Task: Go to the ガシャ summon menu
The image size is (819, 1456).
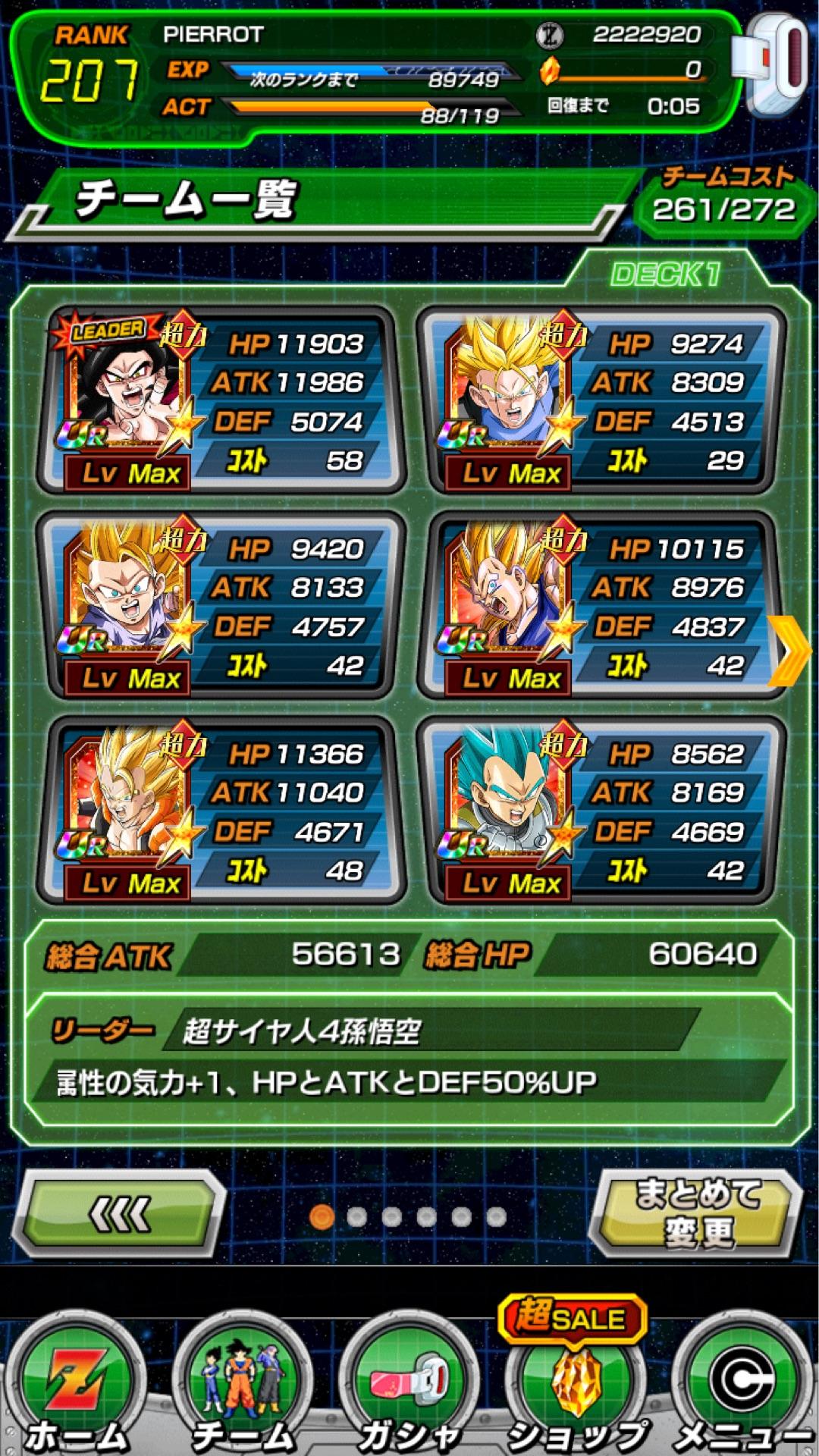Action: coord(409,1386)
